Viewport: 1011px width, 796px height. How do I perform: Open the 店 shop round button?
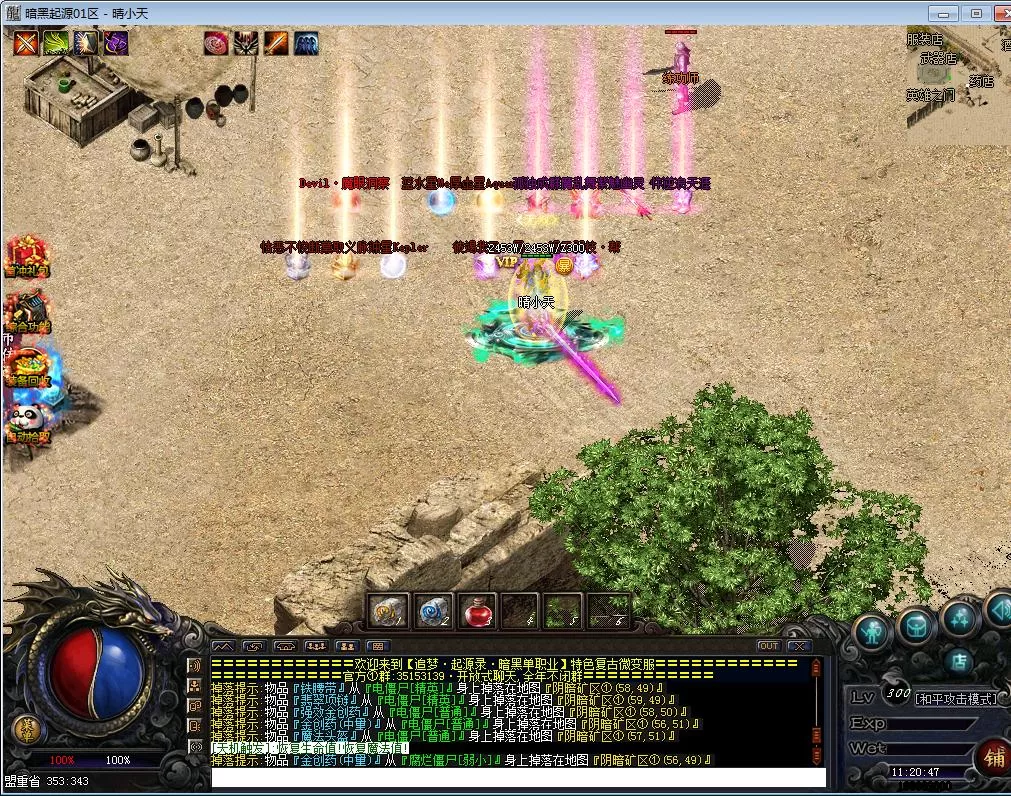958,661
